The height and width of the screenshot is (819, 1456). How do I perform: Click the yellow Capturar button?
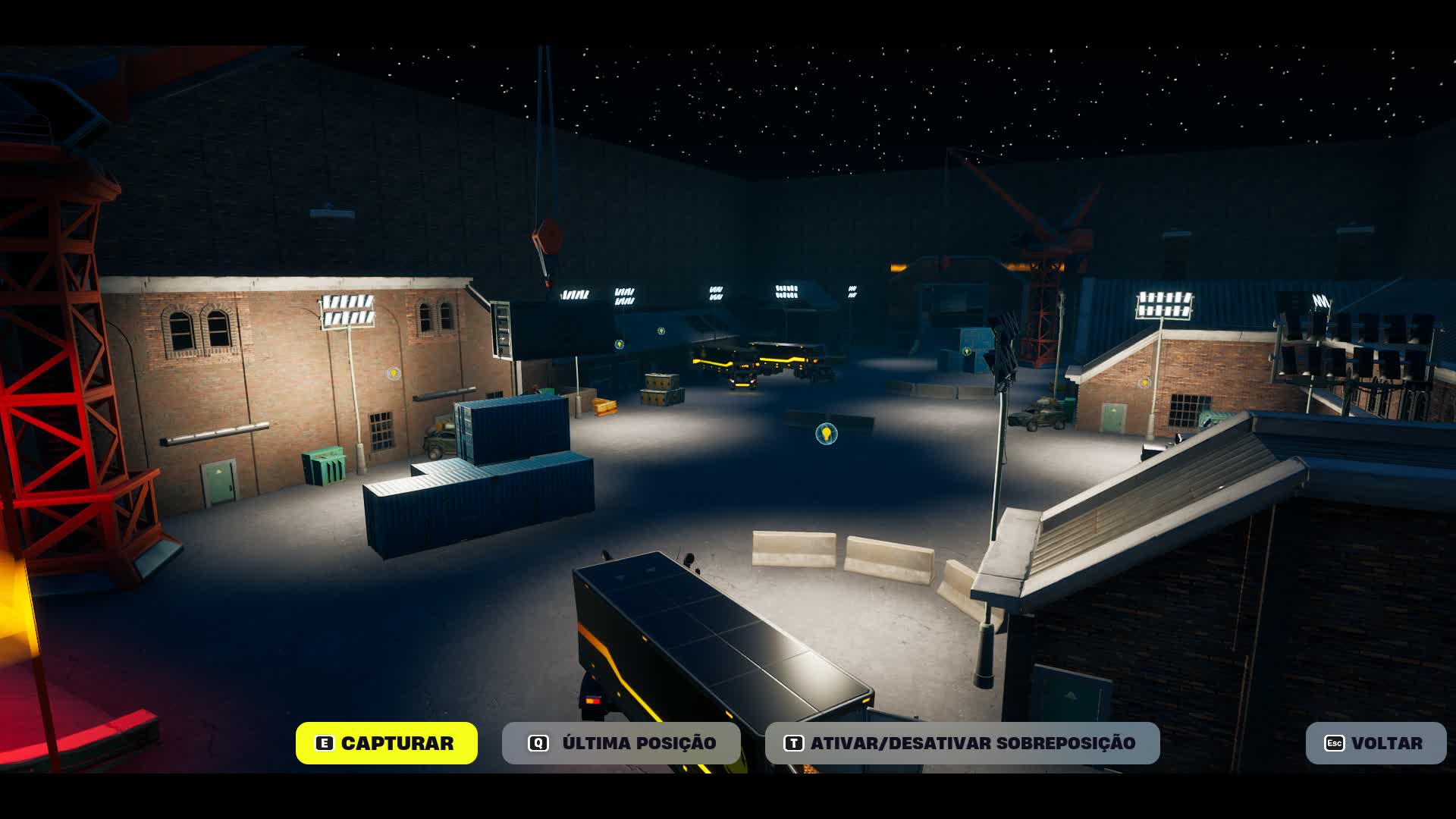386,743
